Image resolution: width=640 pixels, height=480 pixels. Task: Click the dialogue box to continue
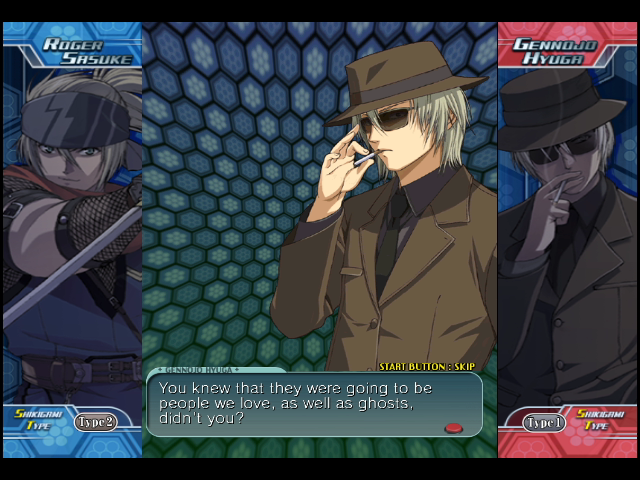(314, 404)
